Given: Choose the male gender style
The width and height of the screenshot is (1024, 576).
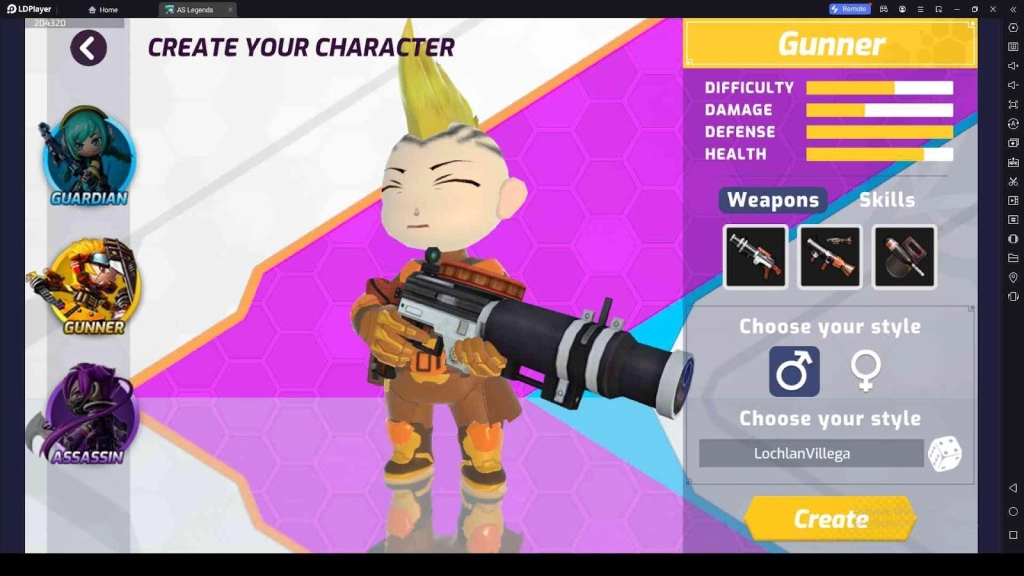Looking at the screenshot, I should (794, 372).
